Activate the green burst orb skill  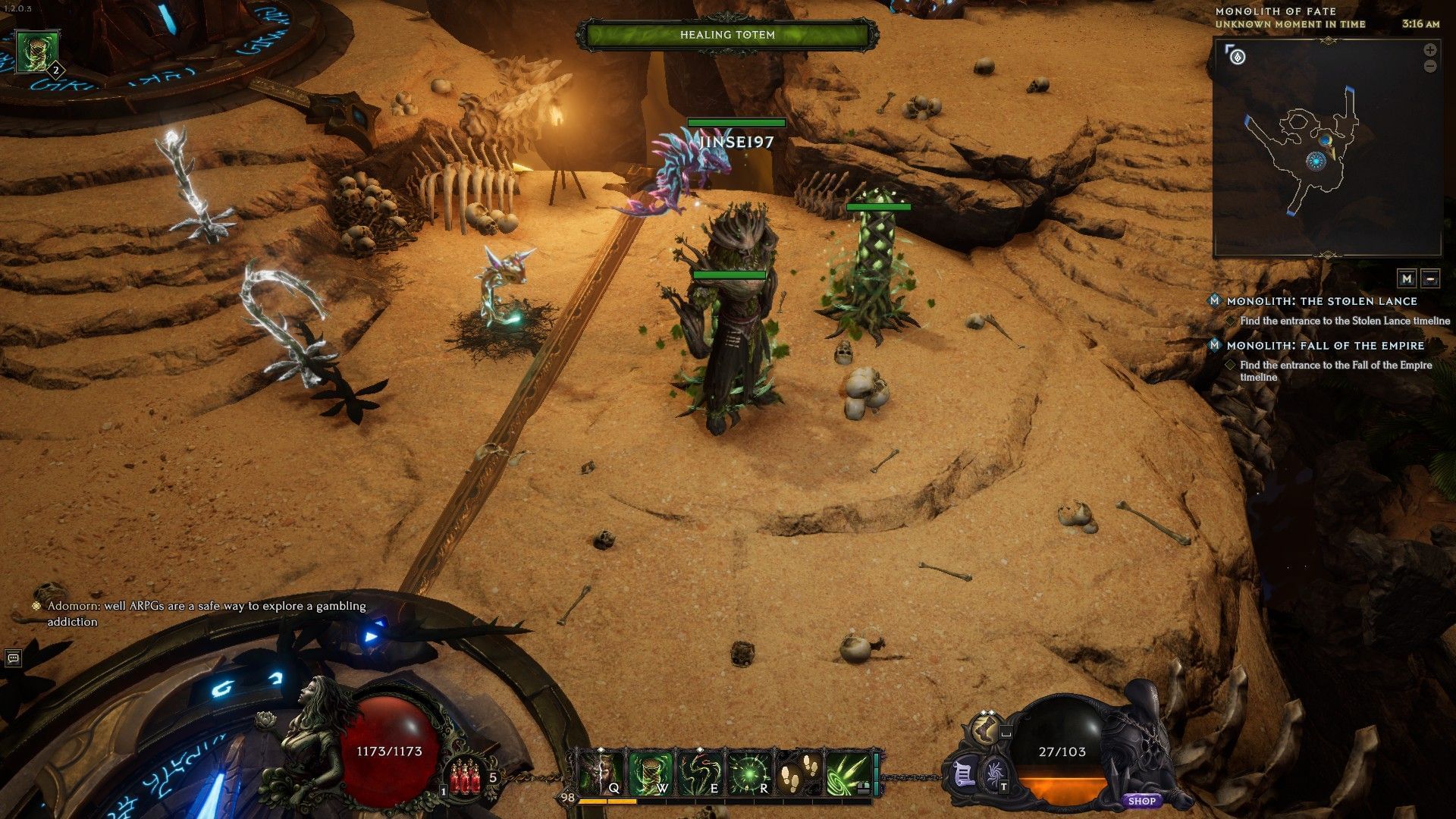(748, 773)
